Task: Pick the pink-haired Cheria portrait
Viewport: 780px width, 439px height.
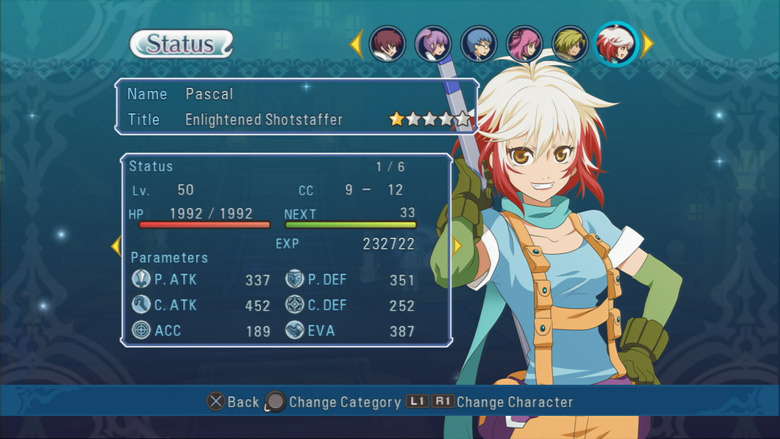Action: tap(524, 44)
